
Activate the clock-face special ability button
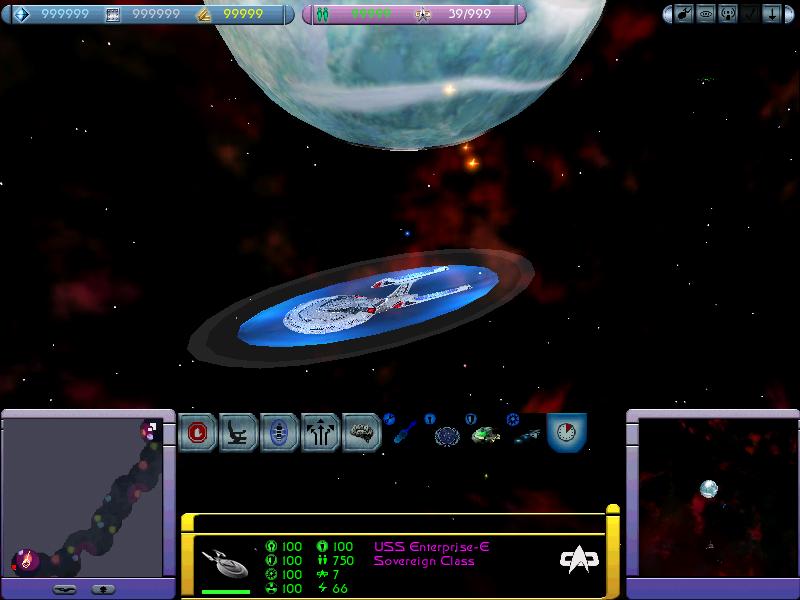[566, 432]
